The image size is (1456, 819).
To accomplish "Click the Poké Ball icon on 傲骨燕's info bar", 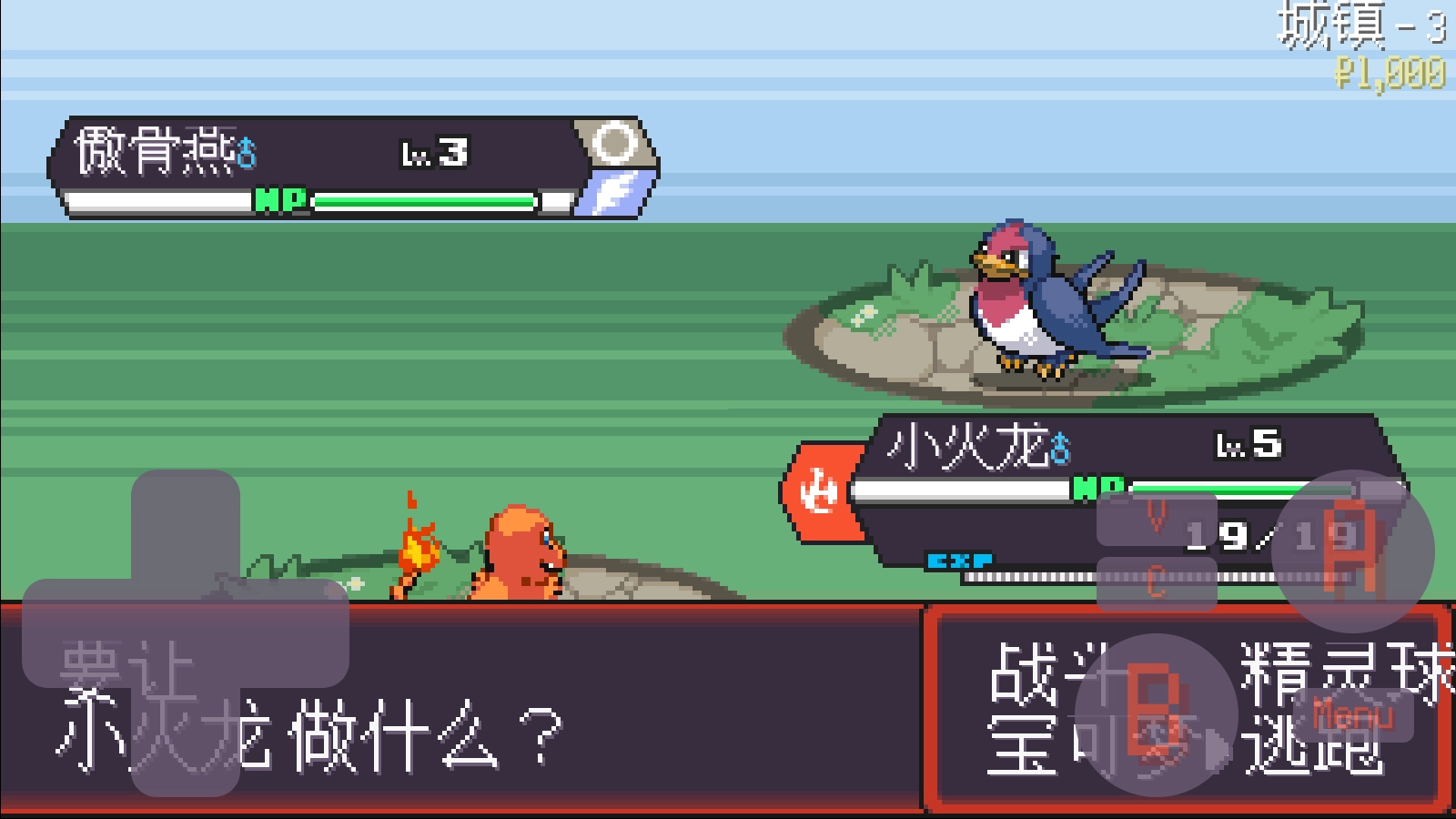I will point(614,144).
